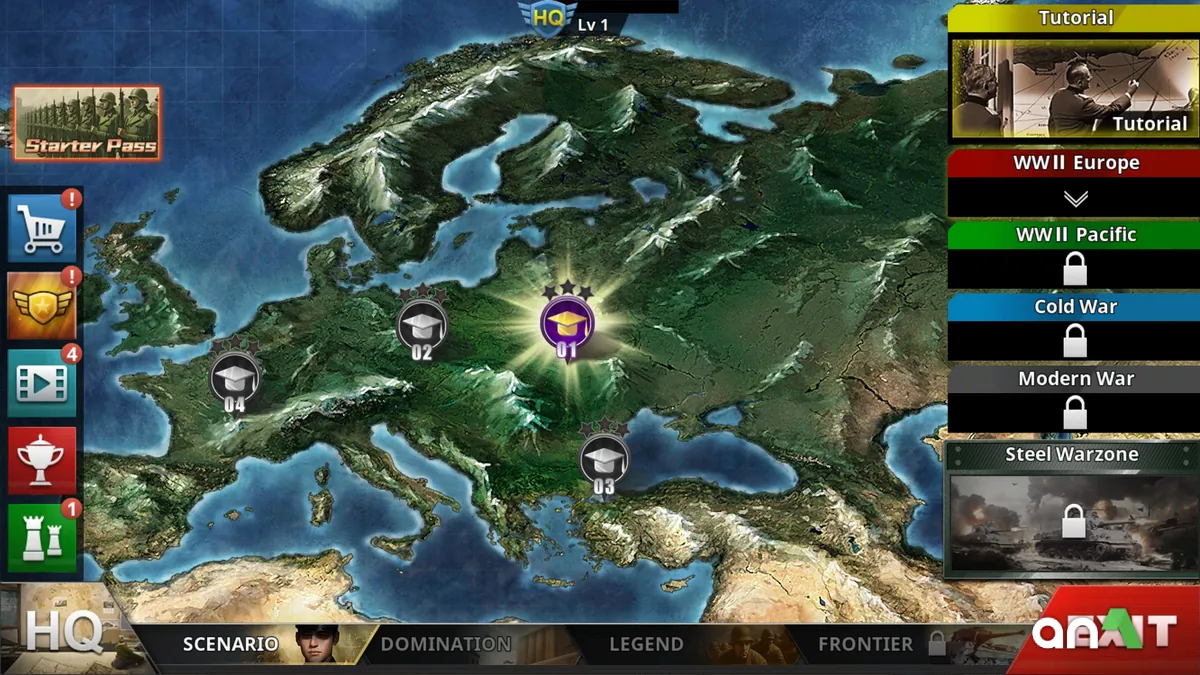
Task: Open the film reel video rewards
Action: pyautogui.click(x=42, y=382)
